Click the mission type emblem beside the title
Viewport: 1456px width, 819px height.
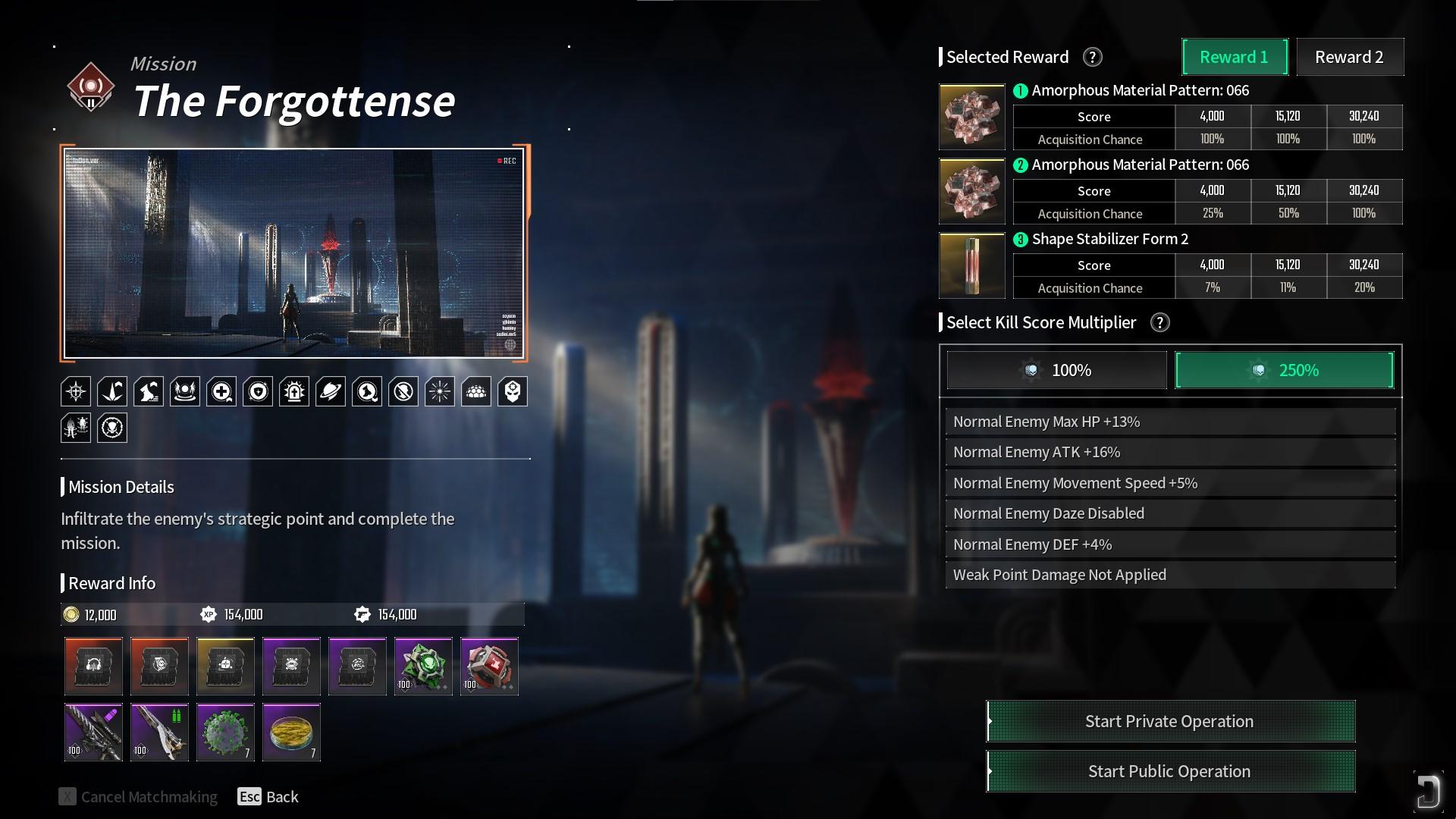pyautogui.click(x=91, y=87)
